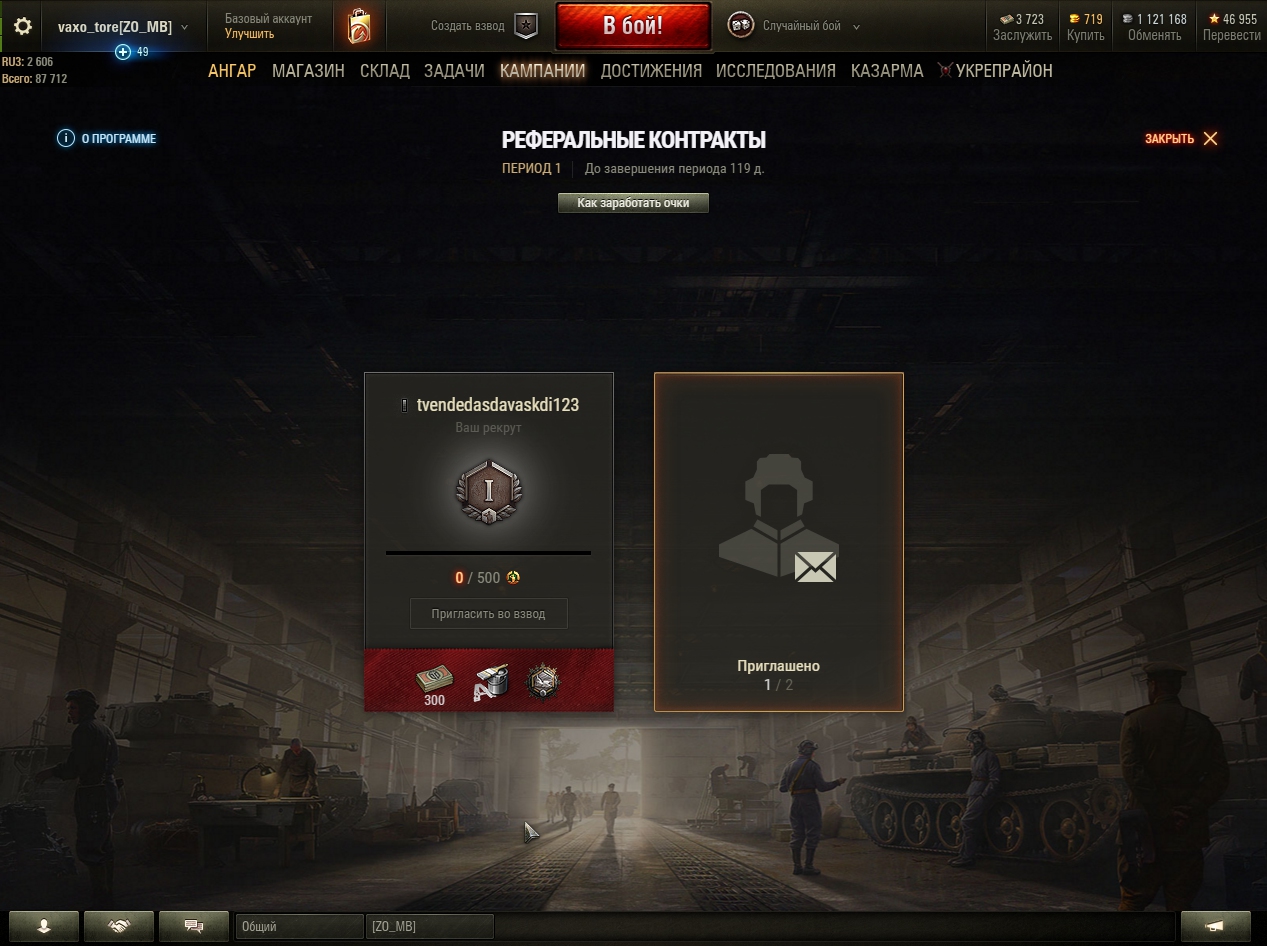Select the Приглашено invitation card
This screenshot has height=946, width=1267.
click(779, 541)
